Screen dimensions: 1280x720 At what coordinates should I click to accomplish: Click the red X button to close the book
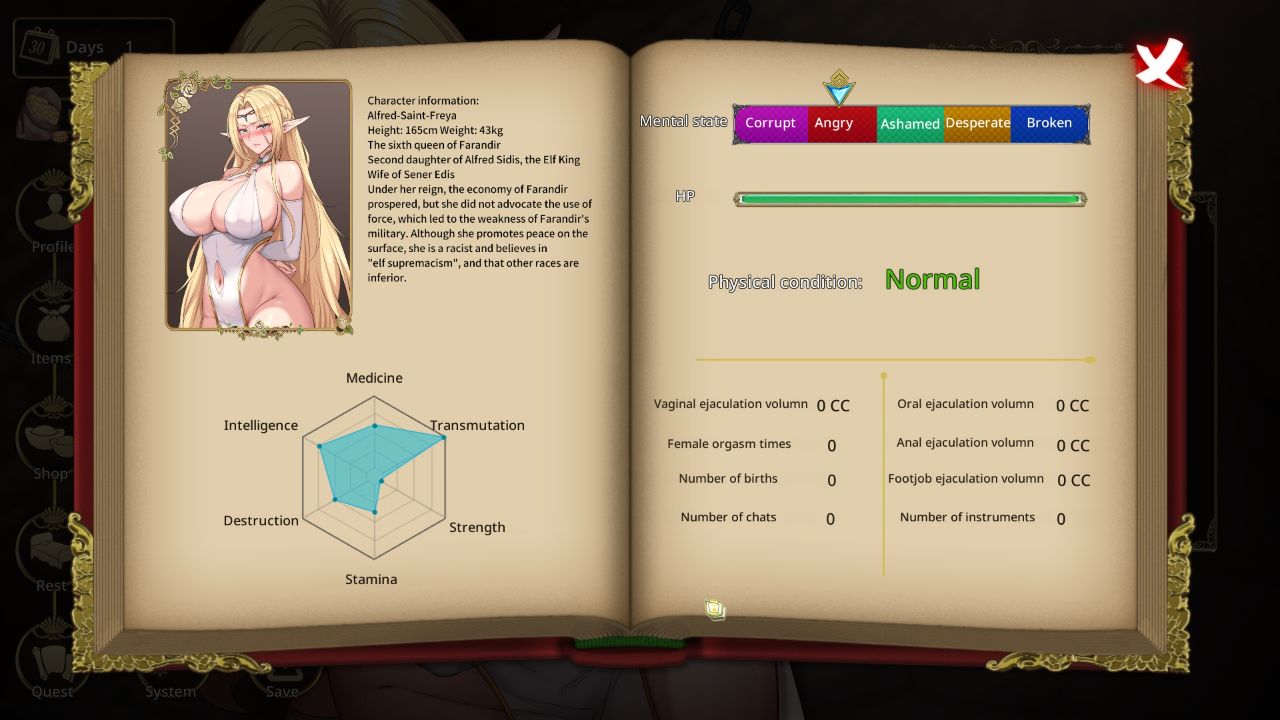pos(1158,62)
